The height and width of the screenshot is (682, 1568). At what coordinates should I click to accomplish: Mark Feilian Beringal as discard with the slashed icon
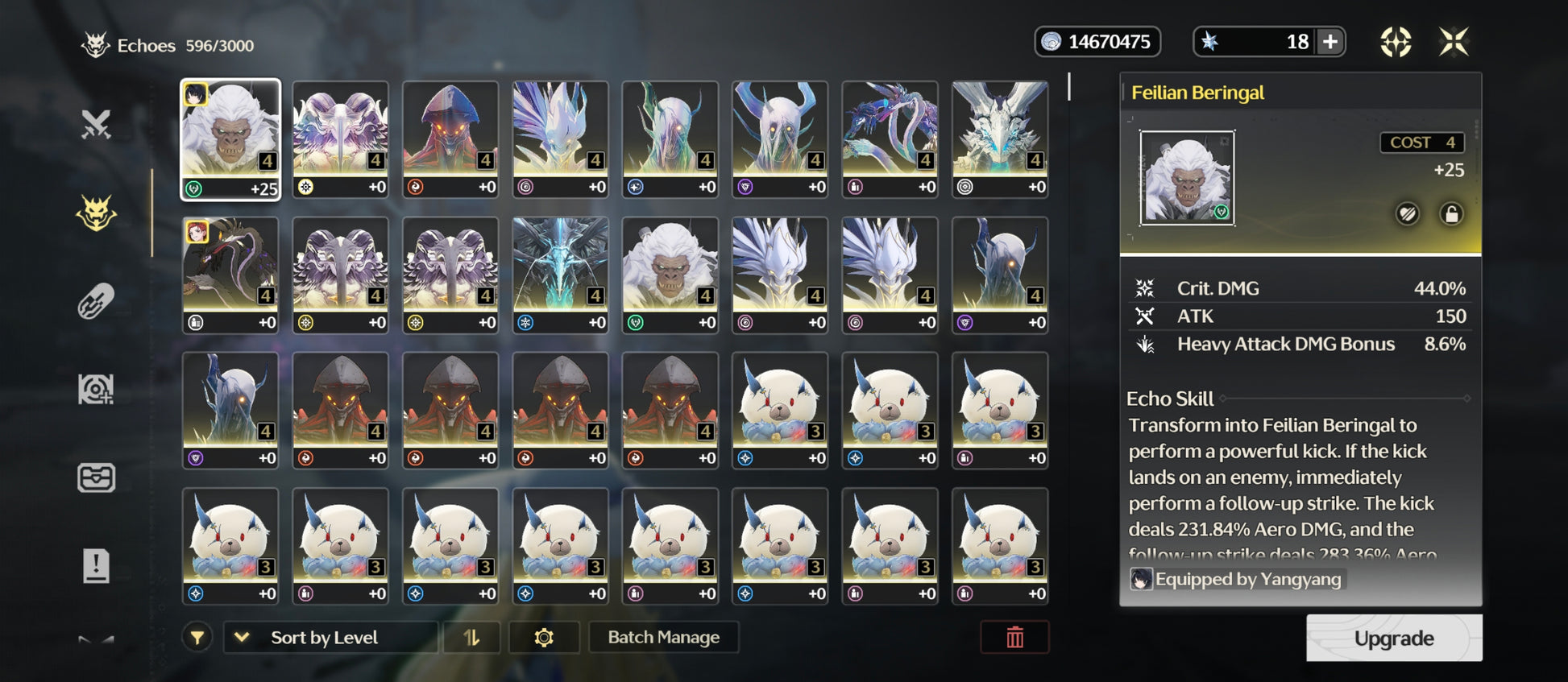tap(1408, 214)
